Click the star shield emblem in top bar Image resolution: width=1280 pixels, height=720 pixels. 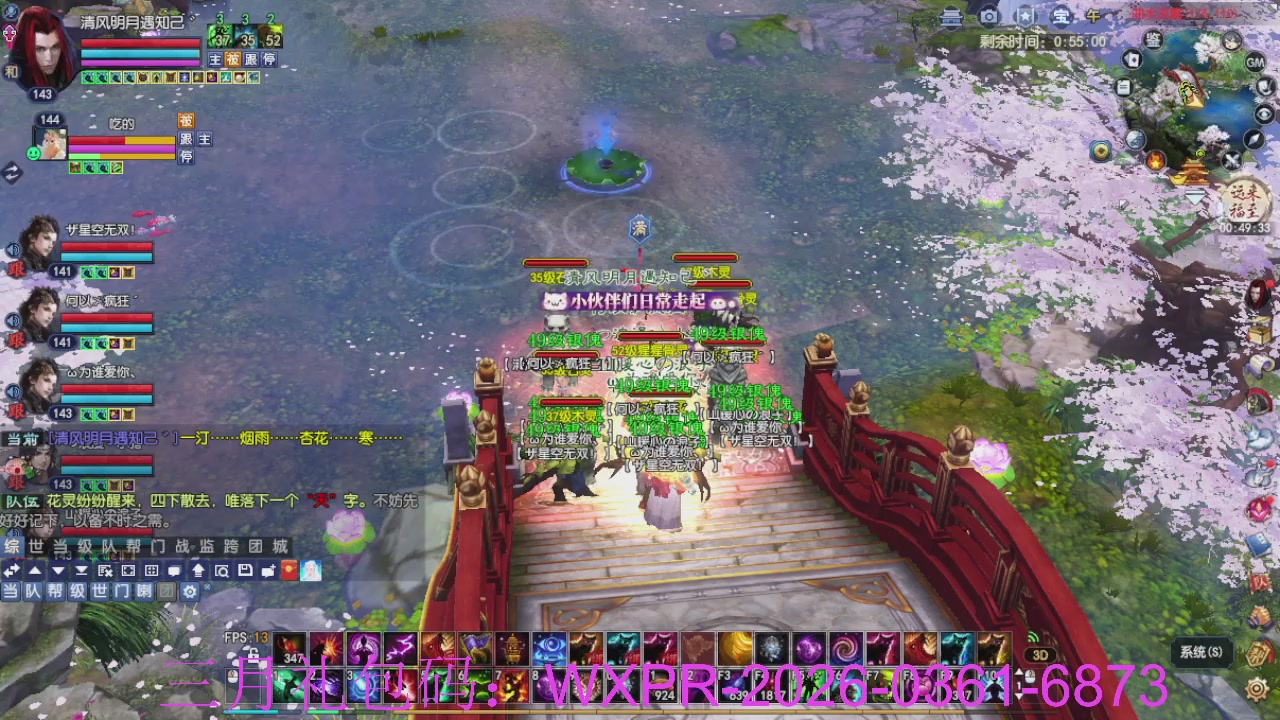[1027, 17]
